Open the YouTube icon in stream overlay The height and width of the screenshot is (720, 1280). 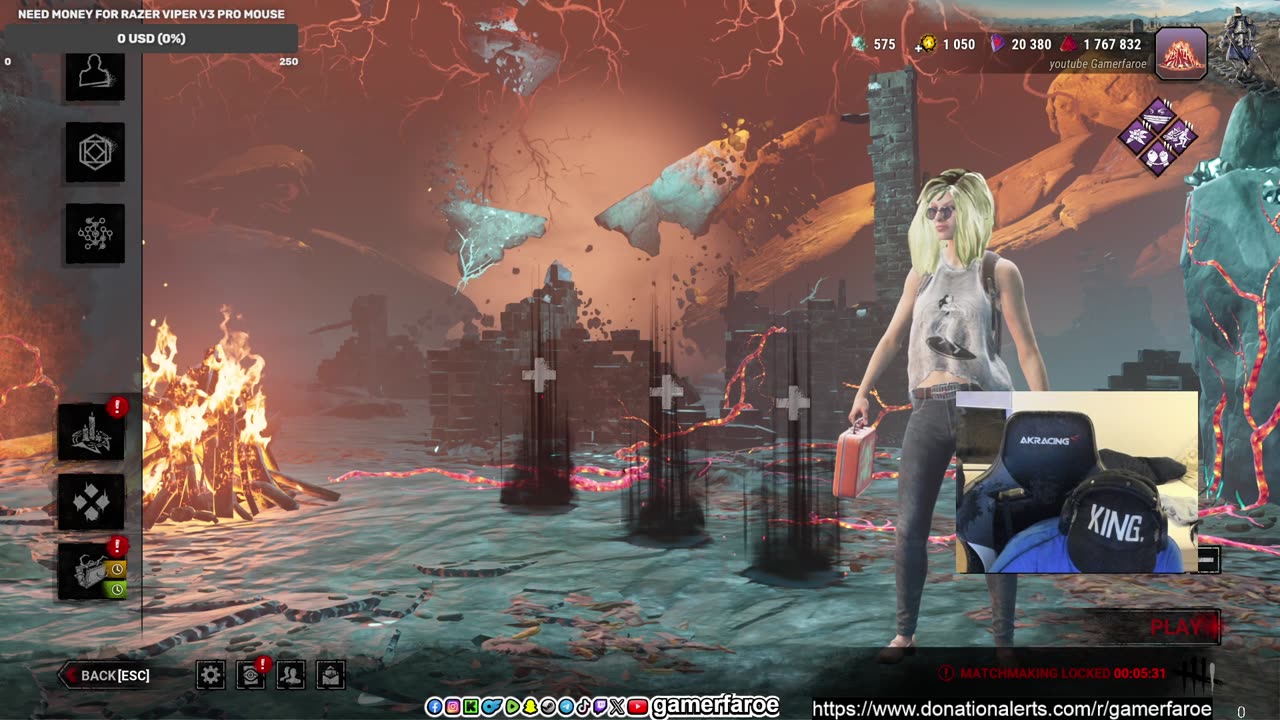pos(638,707)
